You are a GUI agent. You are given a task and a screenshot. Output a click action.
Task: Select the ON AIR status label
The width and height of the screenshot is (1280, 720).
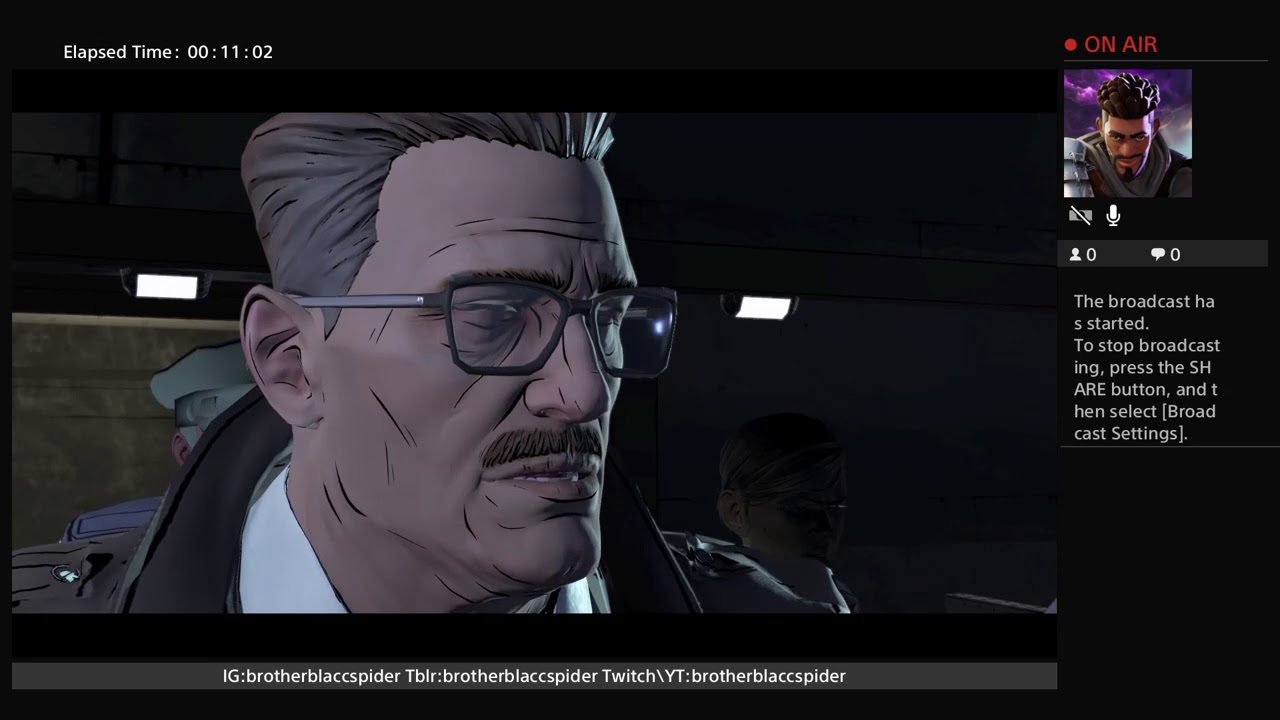(1121, 44)
